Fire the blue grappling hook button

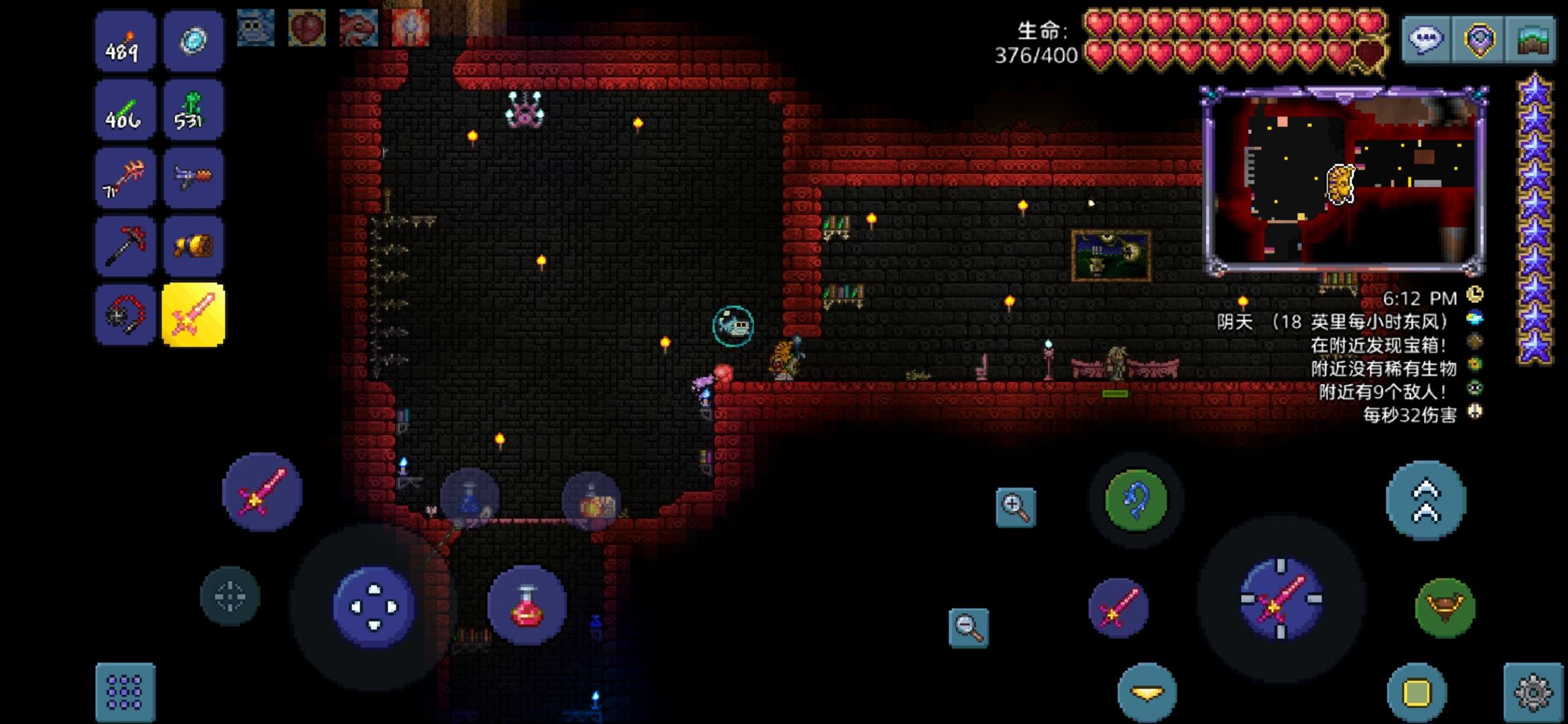(x=1136, y=501)
